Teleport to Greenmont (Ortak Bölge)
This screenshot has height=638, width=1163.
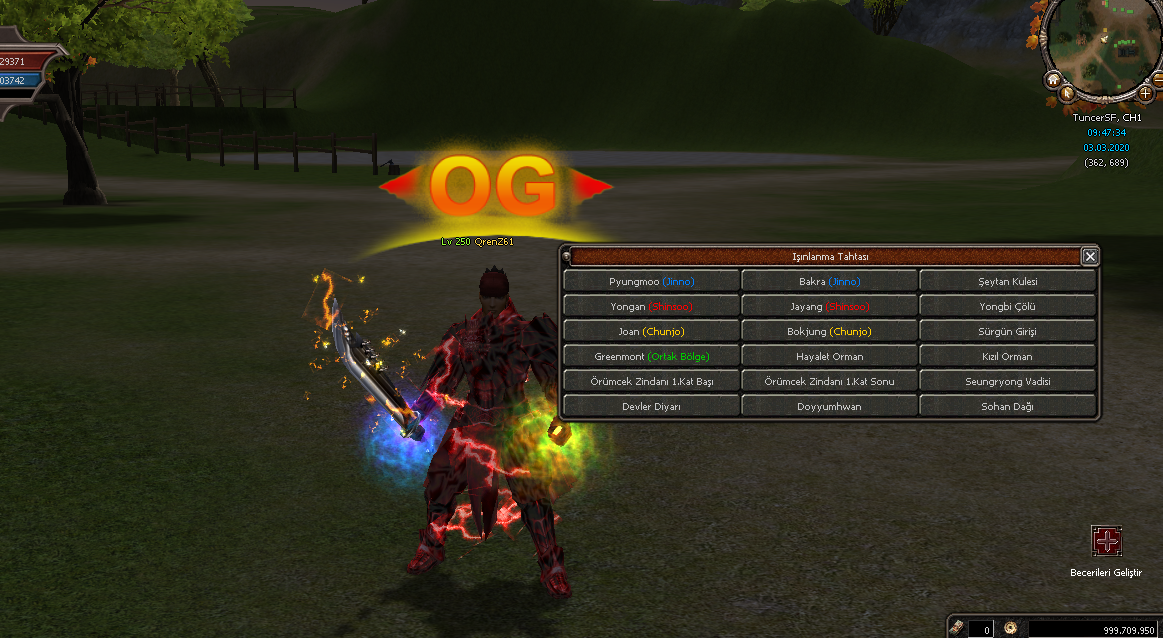coord(651,356)
